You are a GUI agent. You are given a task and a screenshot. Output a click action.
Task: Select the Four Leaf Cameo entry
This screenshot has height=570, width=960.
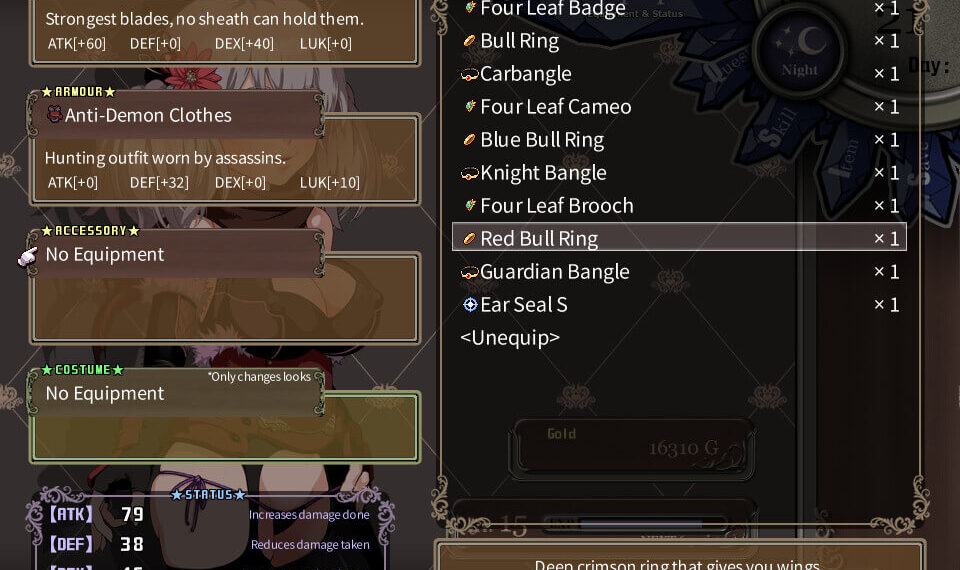click(x=555, y=107)
